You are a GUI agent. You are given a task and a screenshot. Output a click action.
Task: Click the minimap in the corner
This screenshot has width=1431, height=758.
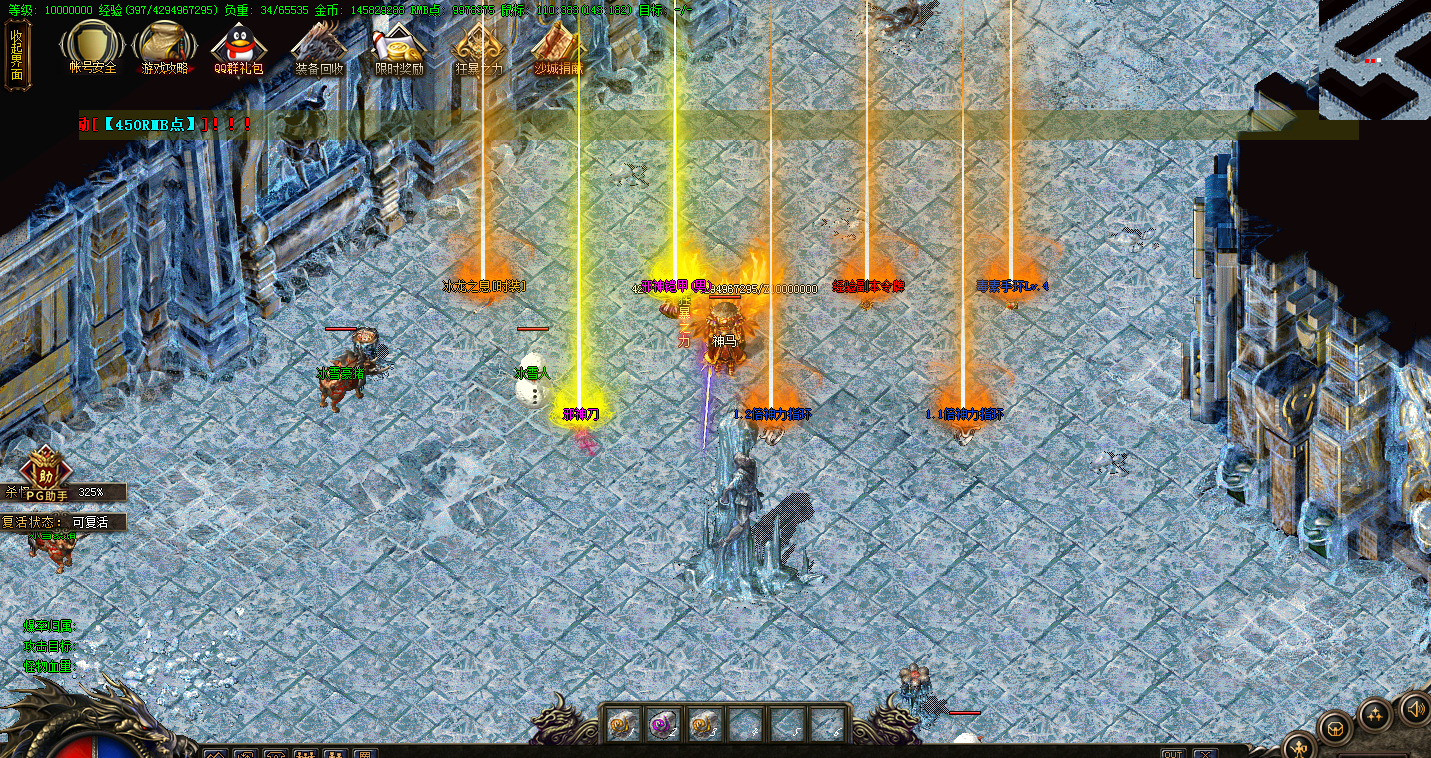(x=1374, y=58)
